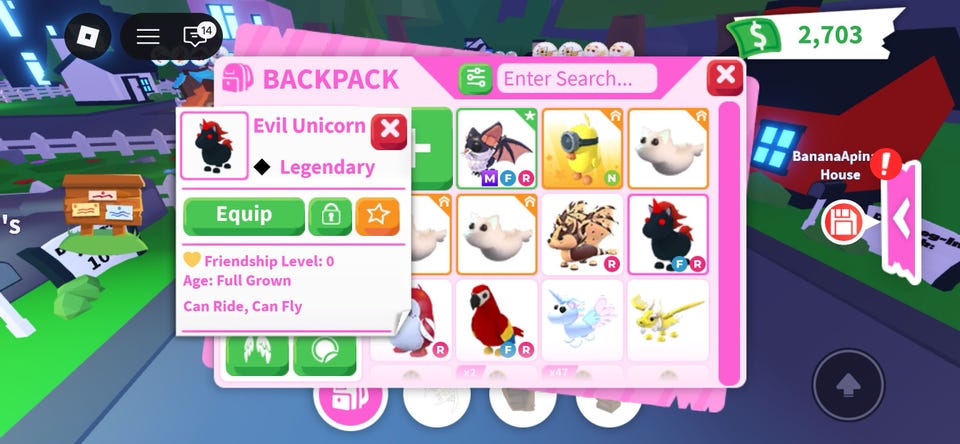The width and height of the screenshot is (960, 444).
Task: Expand the pink side panel arrow
Action: tap(902, 219)
